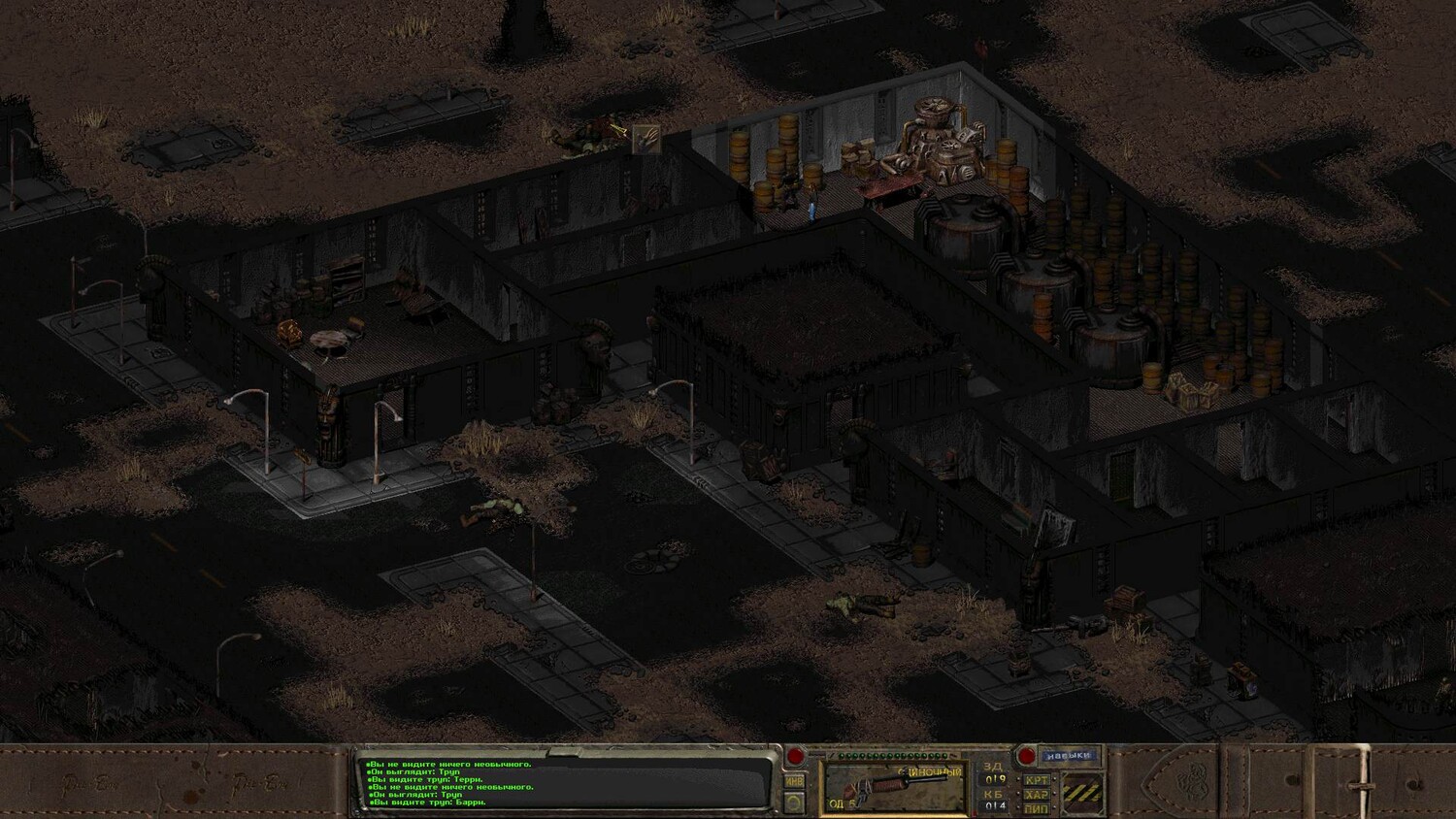Open the inventory with the ИНВ button

coord(794,781)
